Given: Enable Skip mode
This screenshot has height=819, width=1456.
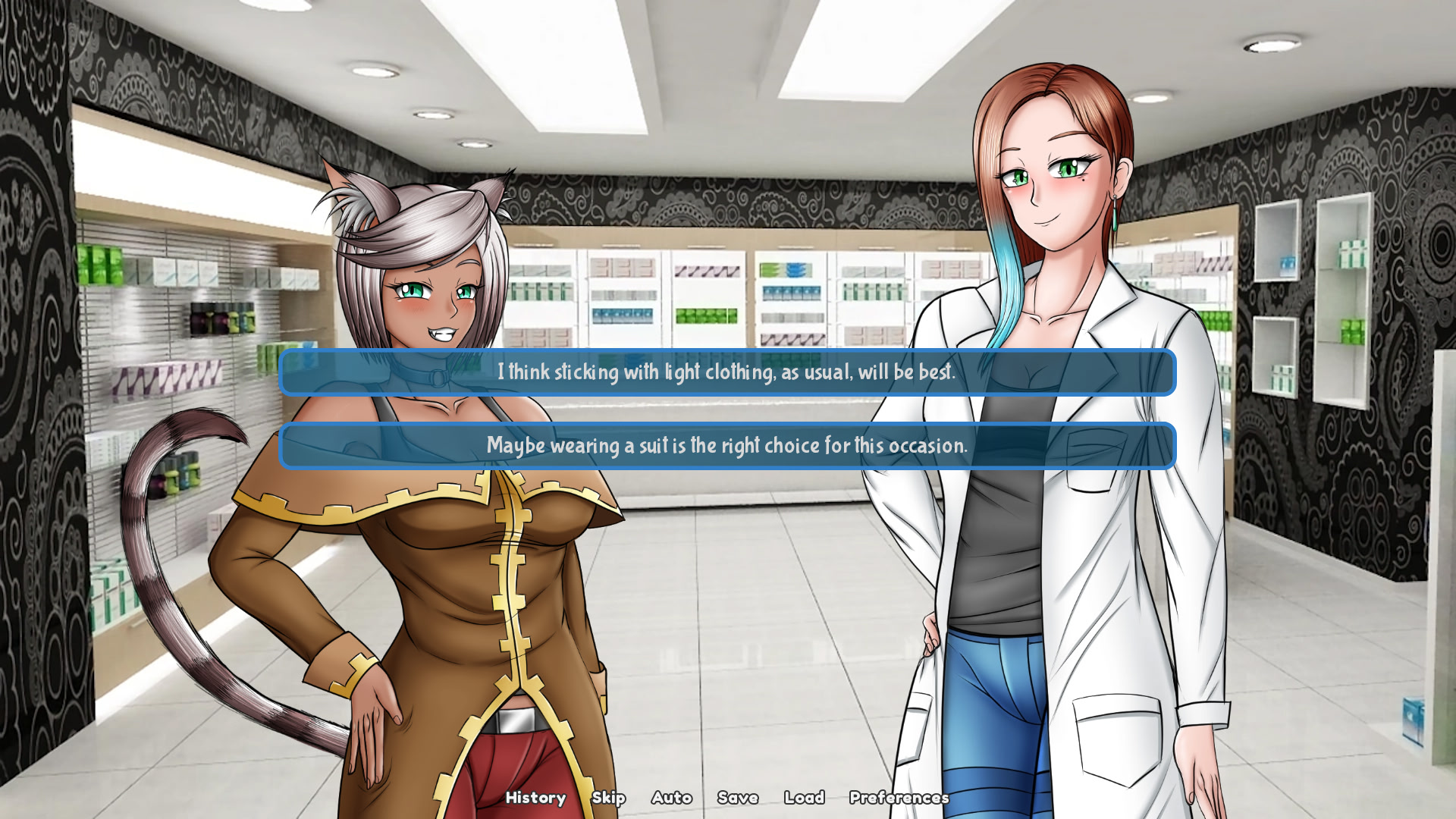Looking at the screenshot, I should (x=609, y=798).
